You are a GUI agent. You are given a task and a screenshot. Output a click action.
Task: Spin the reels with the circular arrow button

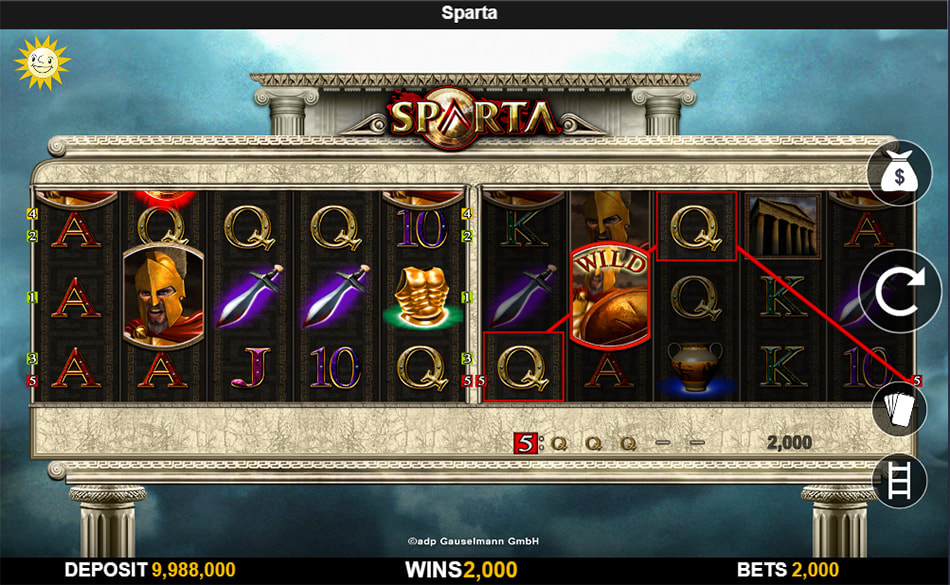[899, 291]
